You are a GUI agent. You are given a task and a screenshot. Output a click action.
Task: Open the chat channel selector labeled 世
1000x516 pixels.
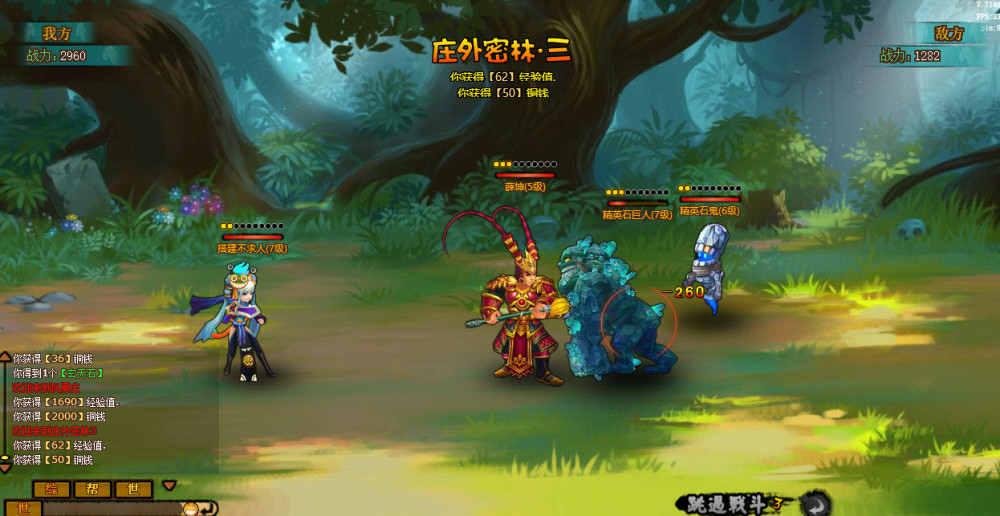click(x=24, y=508)
